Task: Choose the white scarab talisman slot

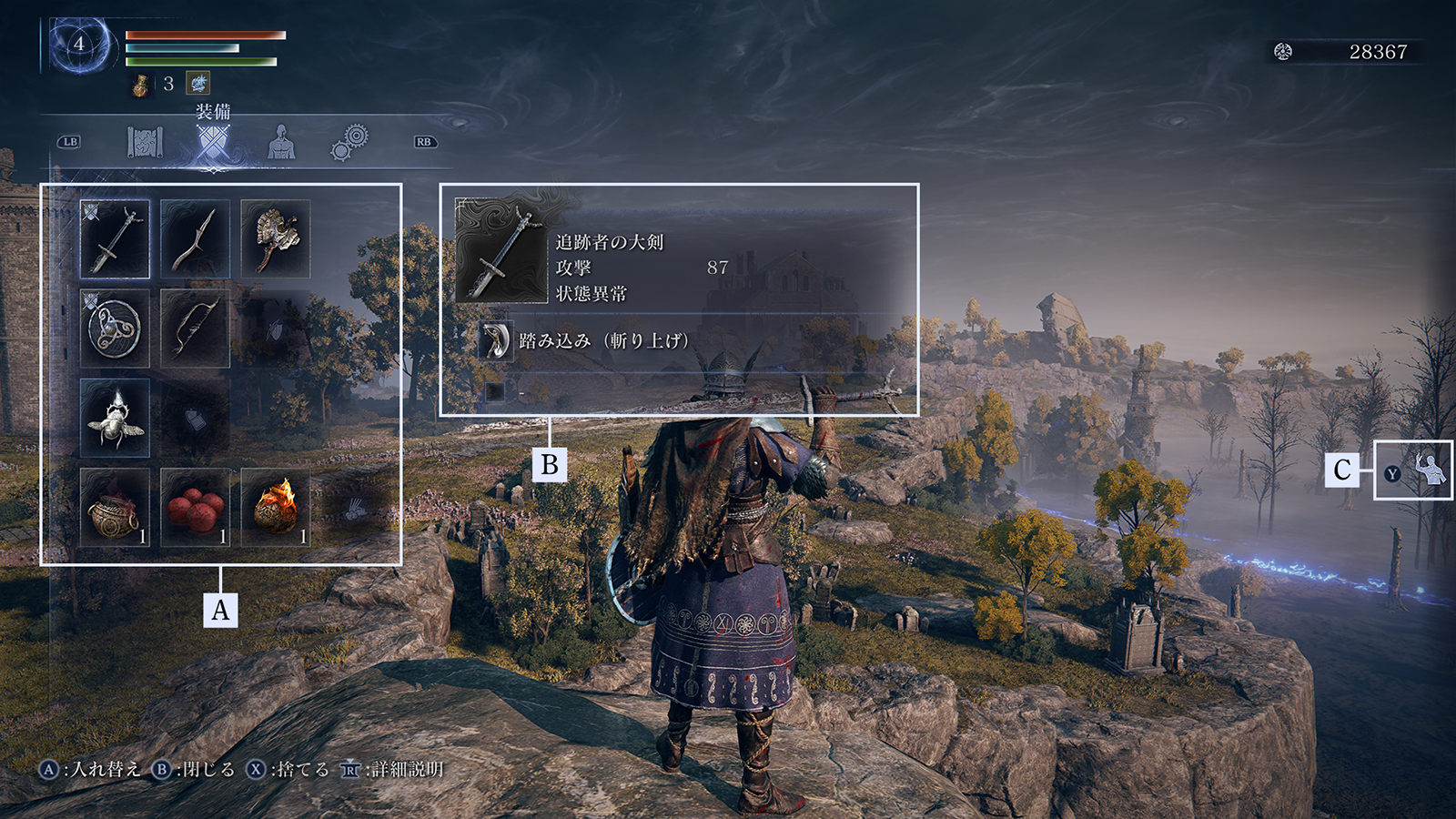Action: pyautogui.click(x=115, y=418)
